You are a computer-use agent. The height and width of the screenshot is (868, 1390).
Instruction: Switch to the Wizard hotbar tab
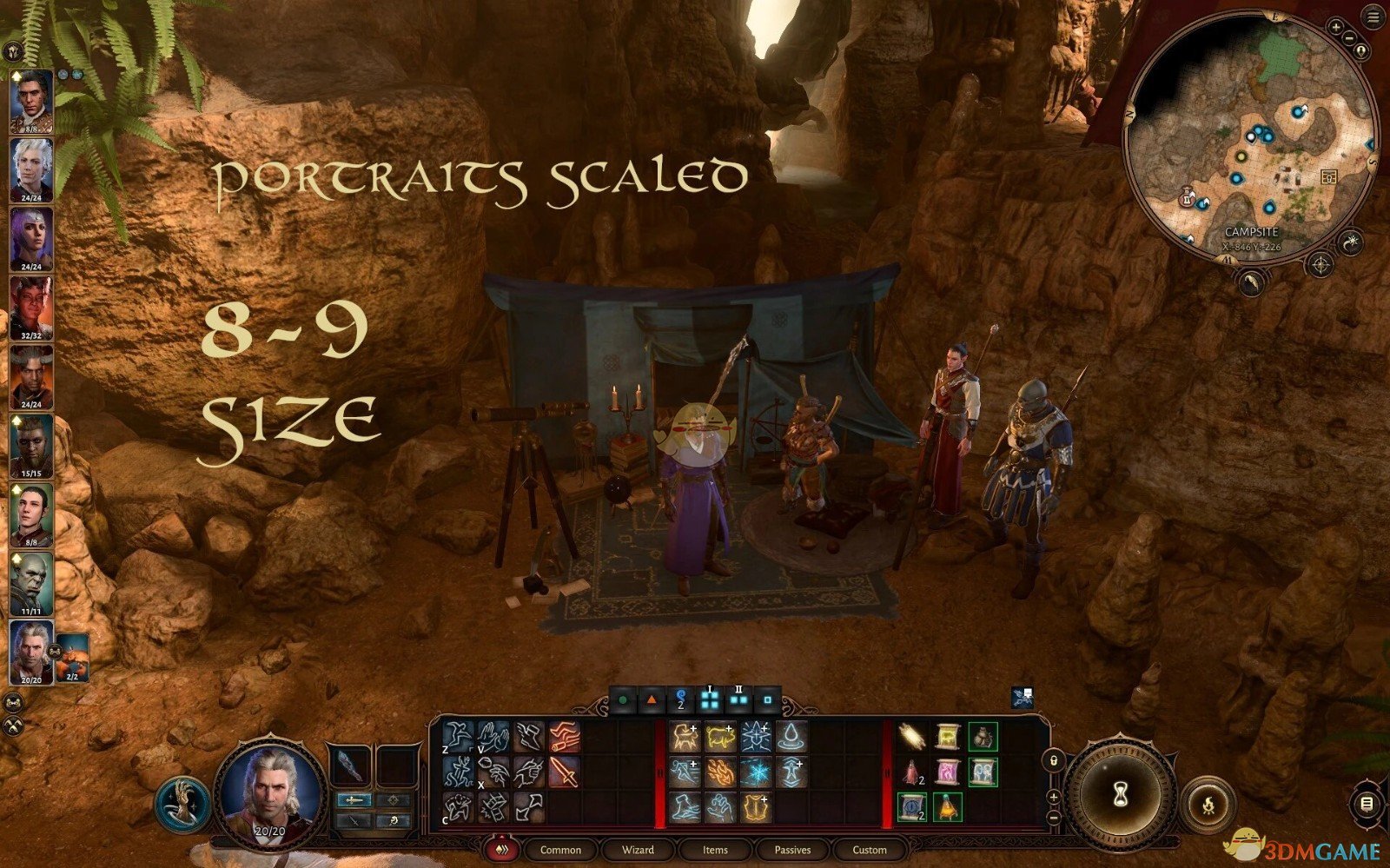638,850
